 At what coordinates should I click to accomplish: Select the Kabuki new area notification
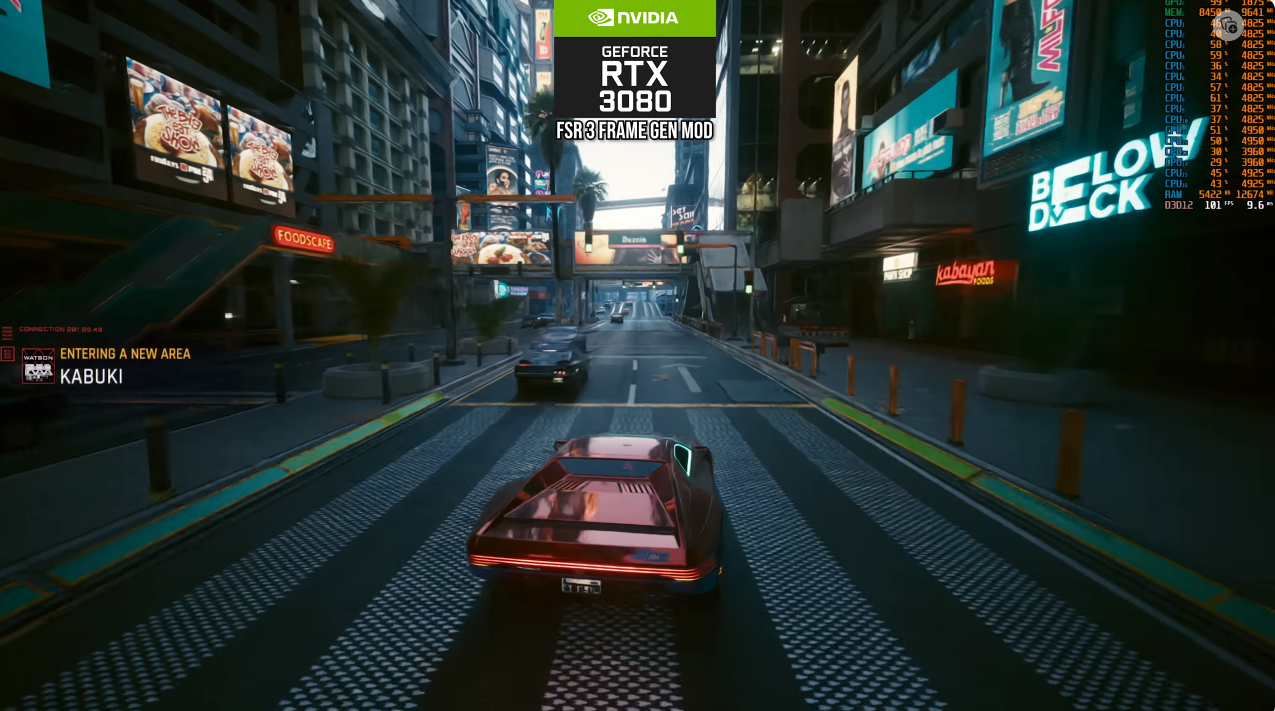tap(124, 366)
